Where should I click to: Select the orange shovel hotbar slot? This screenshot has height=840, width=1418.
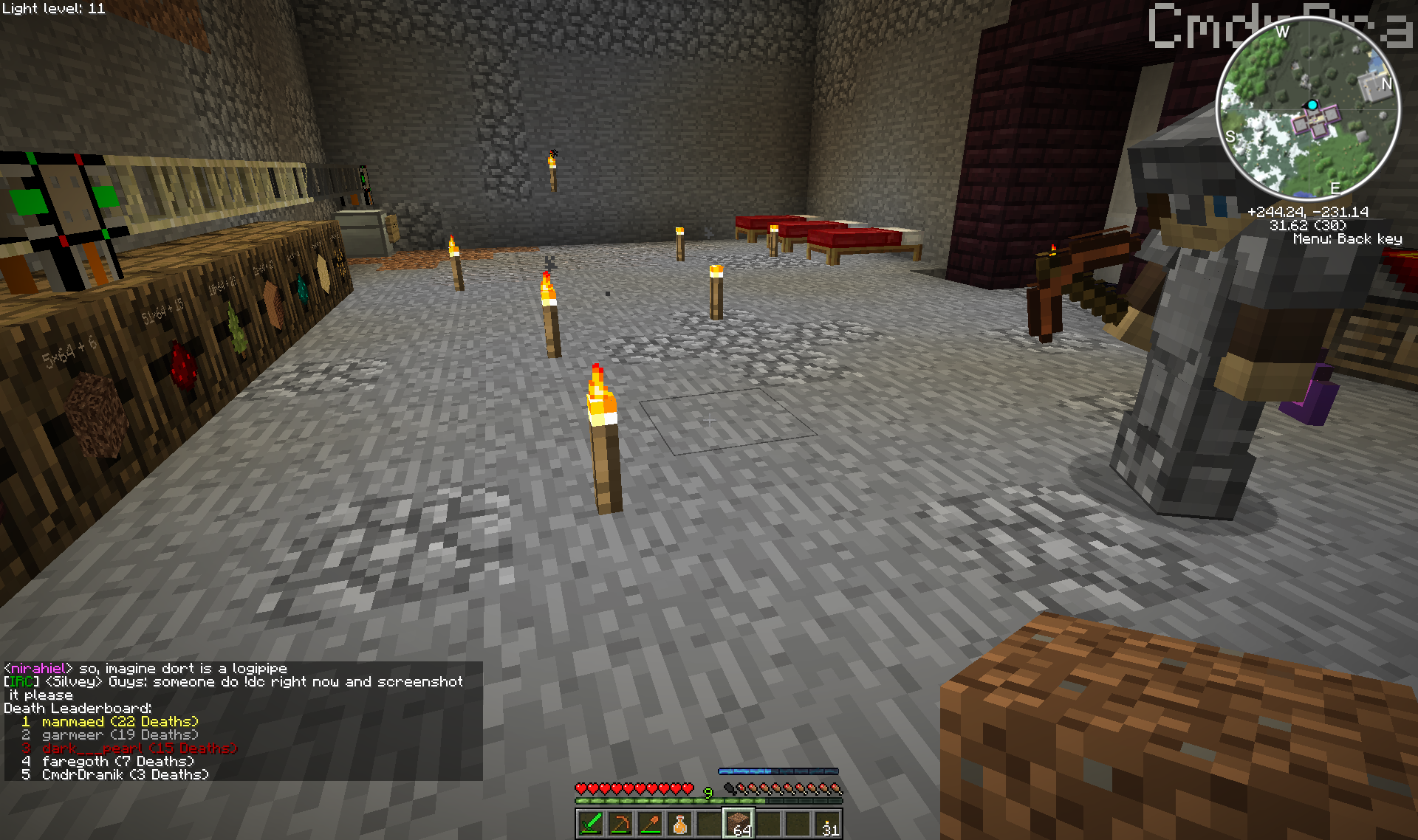click(x=650, y=824)
